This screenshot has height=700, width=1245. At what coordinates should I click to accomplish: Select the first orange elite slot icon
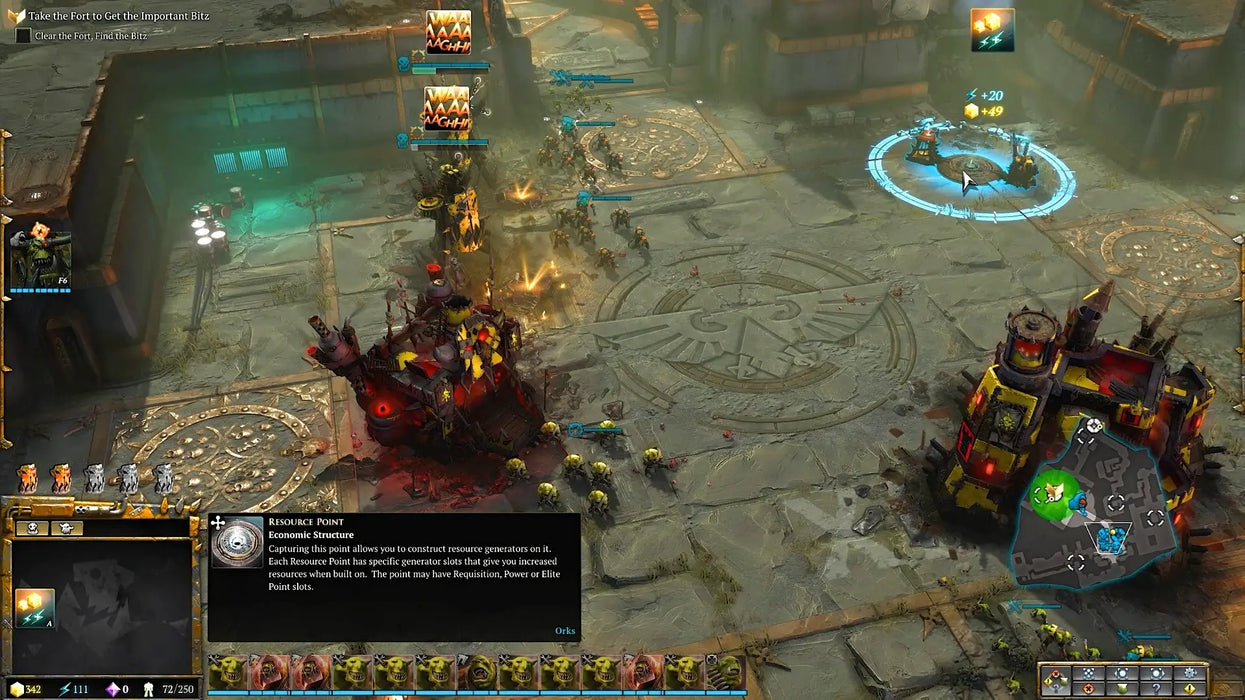tap(27, 479)
